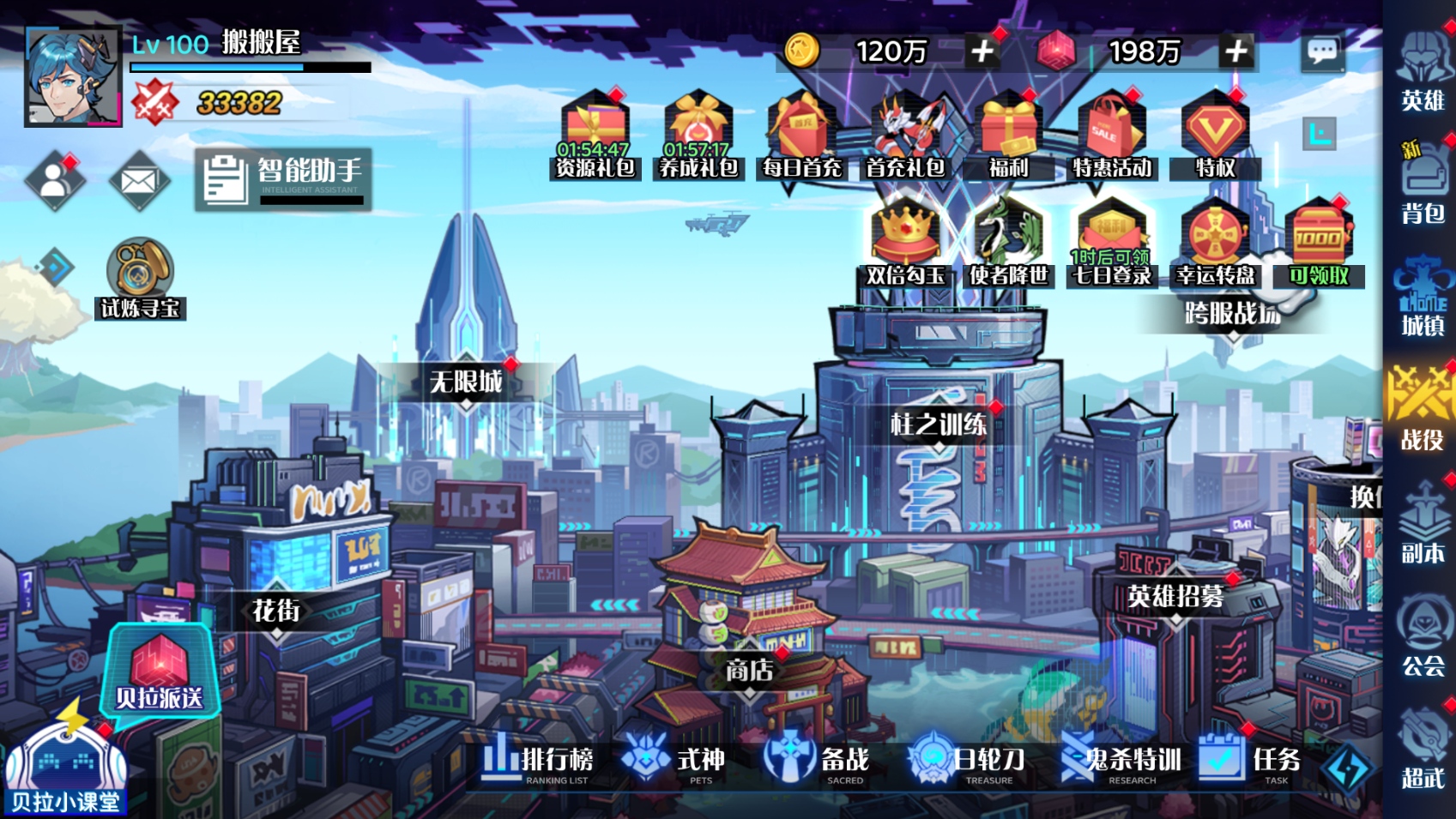Open the 智能助手 intelligent assistant
The image size is (1456, 819).
coord(283,178)
